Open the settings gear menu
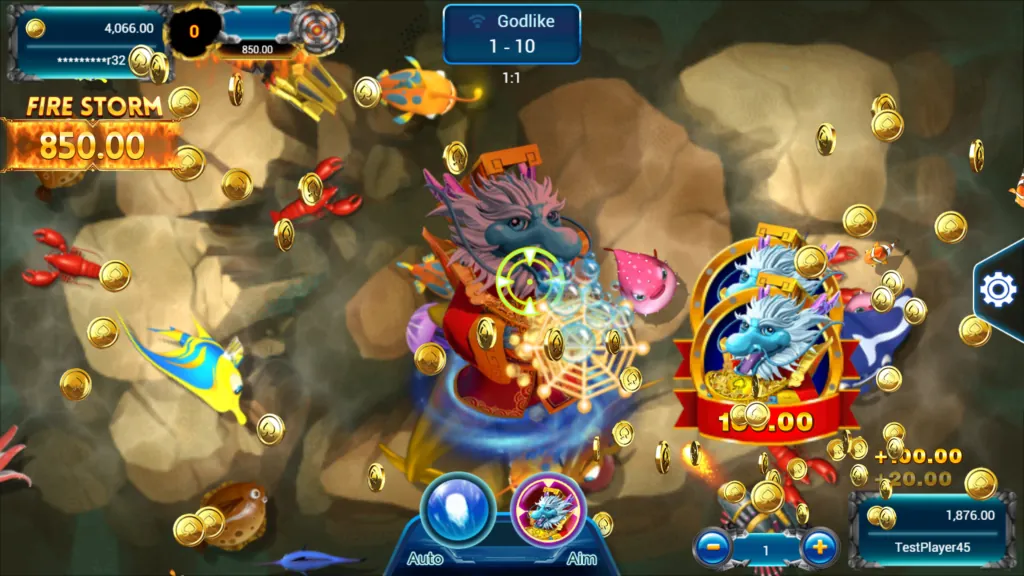The width and height of the screenshot is (1024, 576). pyautogui.click(x=997, y=289)
